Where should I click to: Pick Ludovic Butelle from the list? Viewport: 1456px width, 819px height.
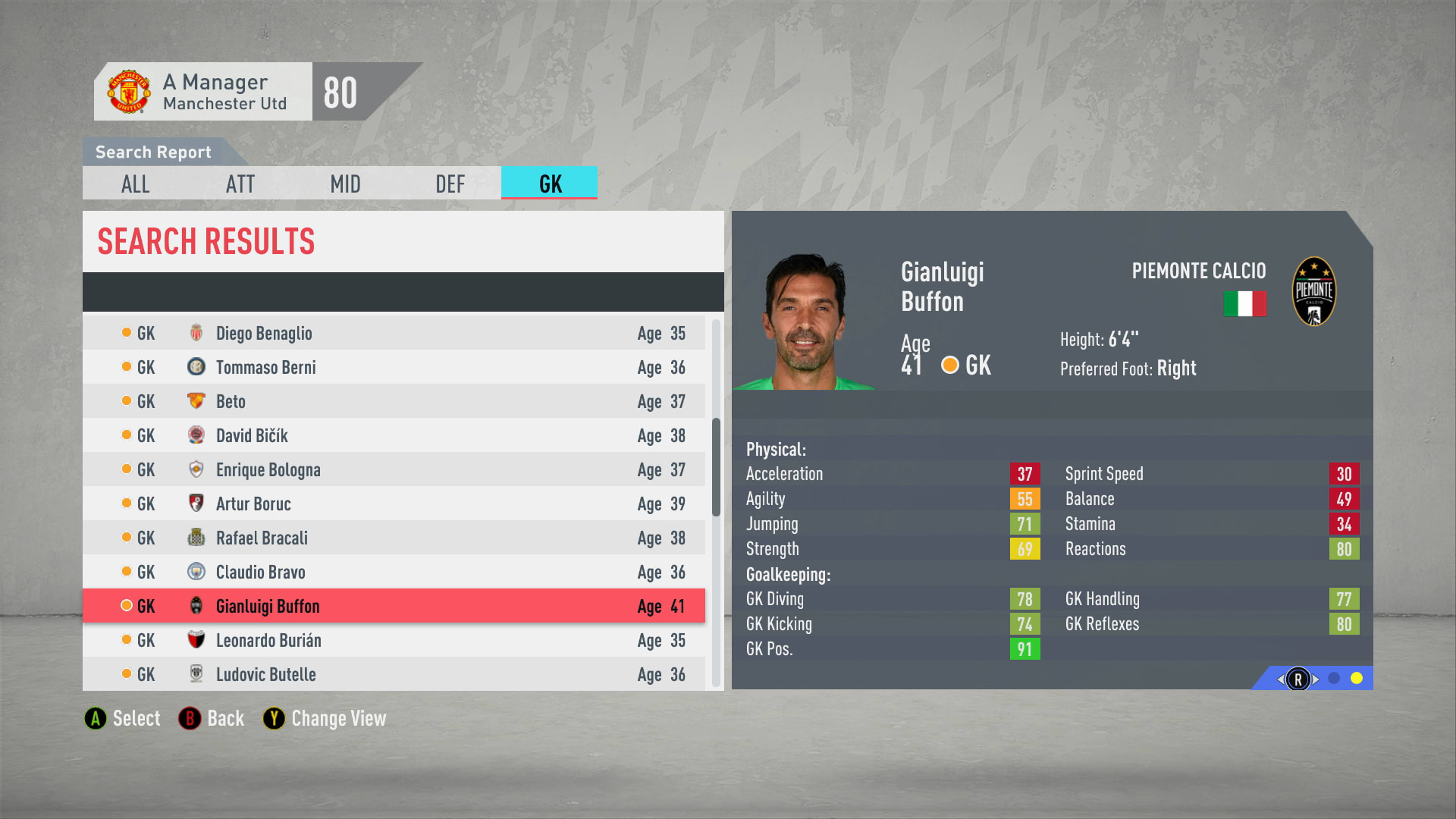[394, 674]
